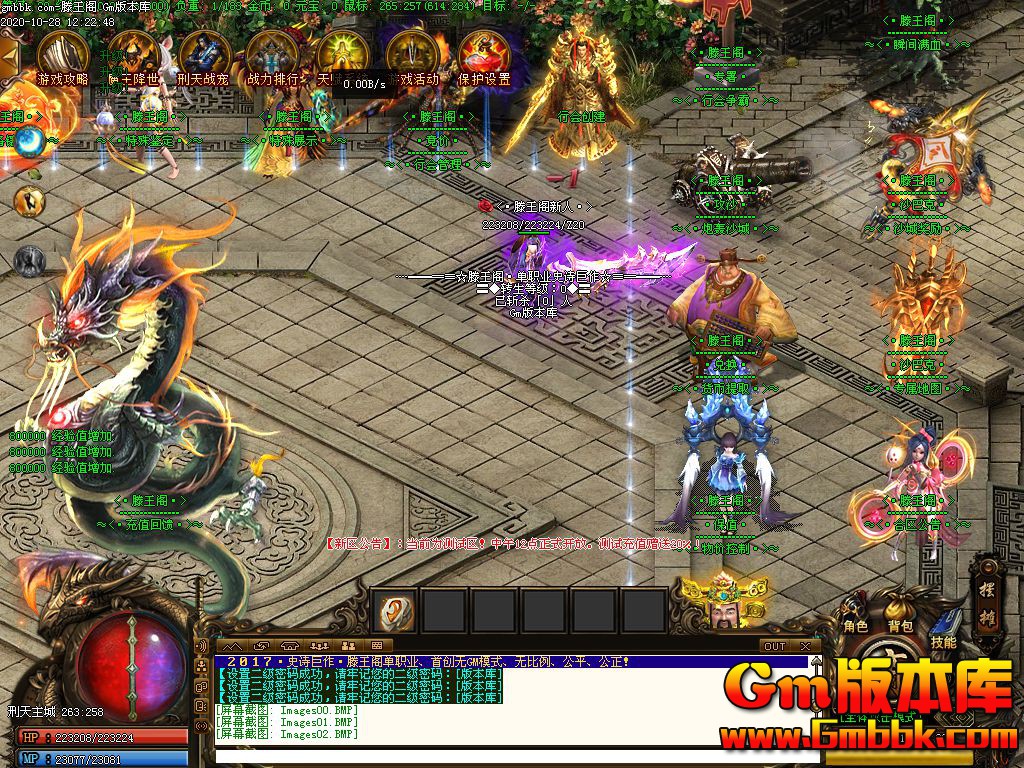Select the grey round icon on the left edge

(x=29, y=261)
